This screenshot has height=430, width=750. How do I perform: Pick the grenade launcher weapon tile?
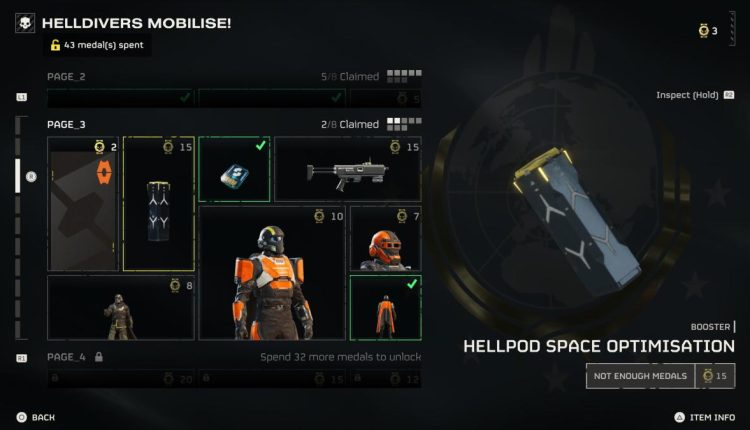[x=347, y=168]
